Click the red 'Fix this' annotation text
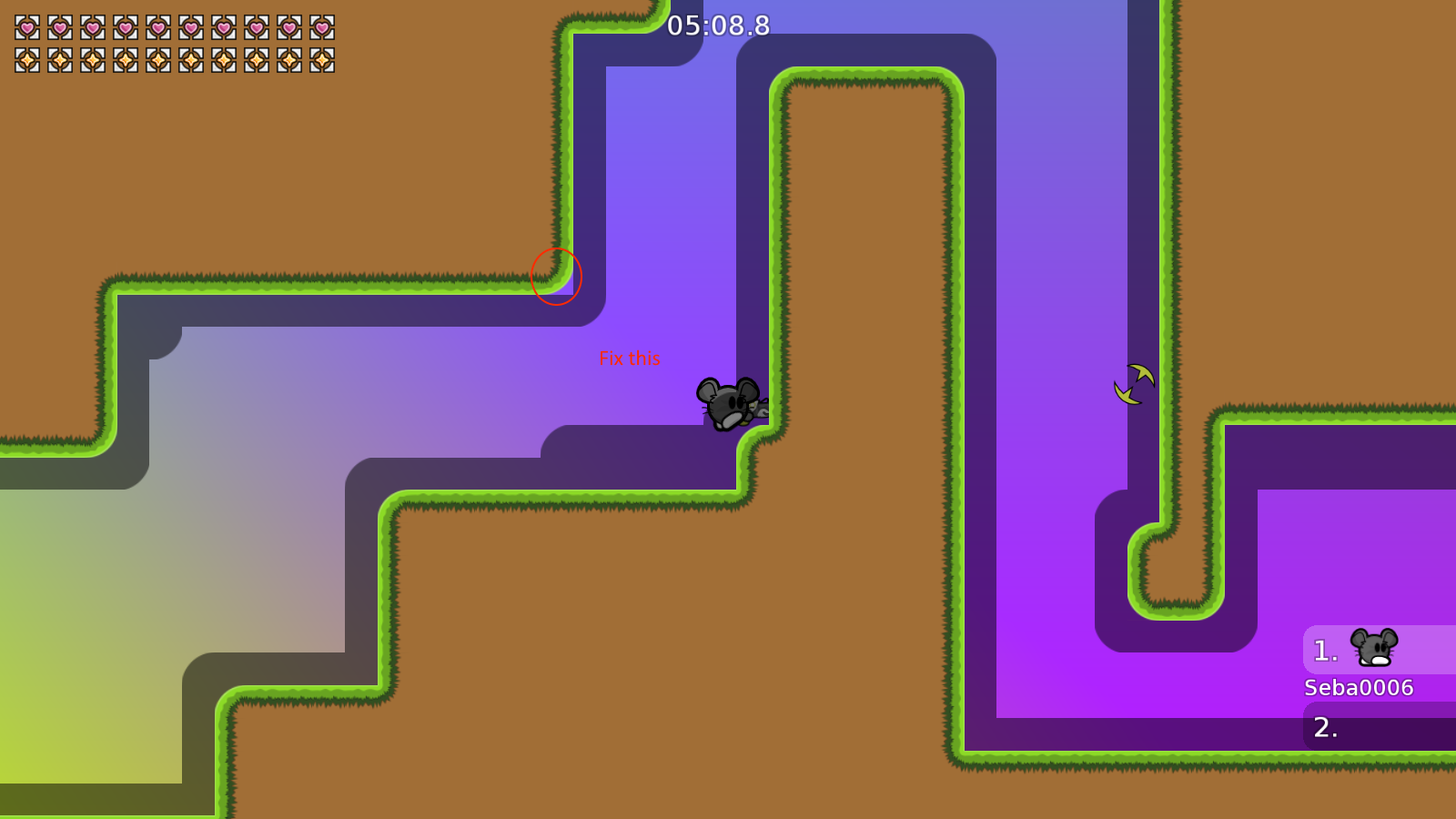 631,359
